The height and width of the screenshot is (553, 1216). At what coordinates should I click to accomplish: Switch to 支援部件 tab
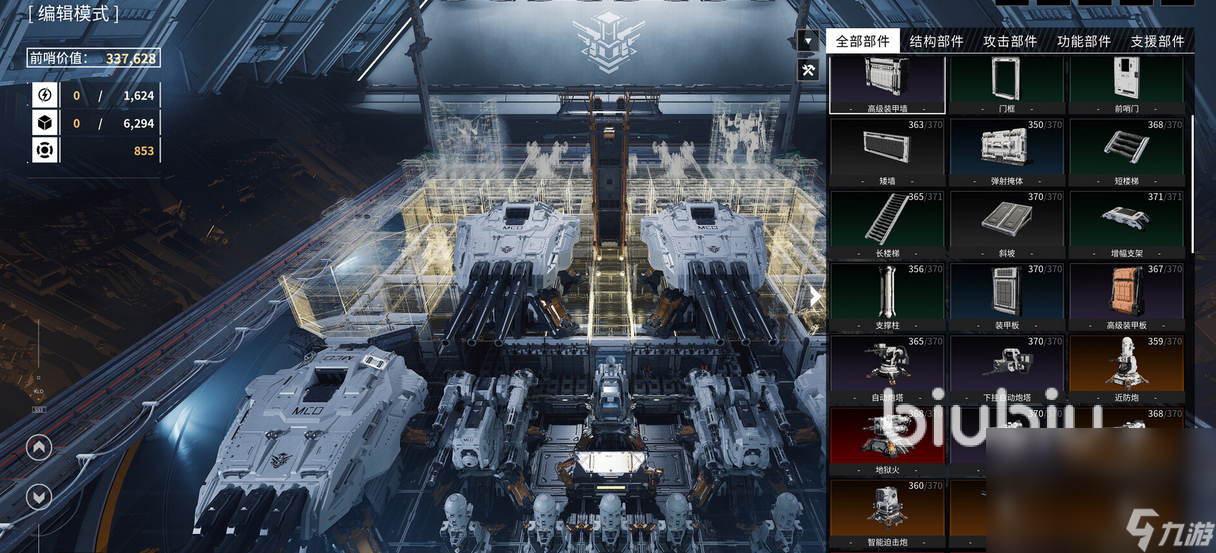tap(1157, 41)
